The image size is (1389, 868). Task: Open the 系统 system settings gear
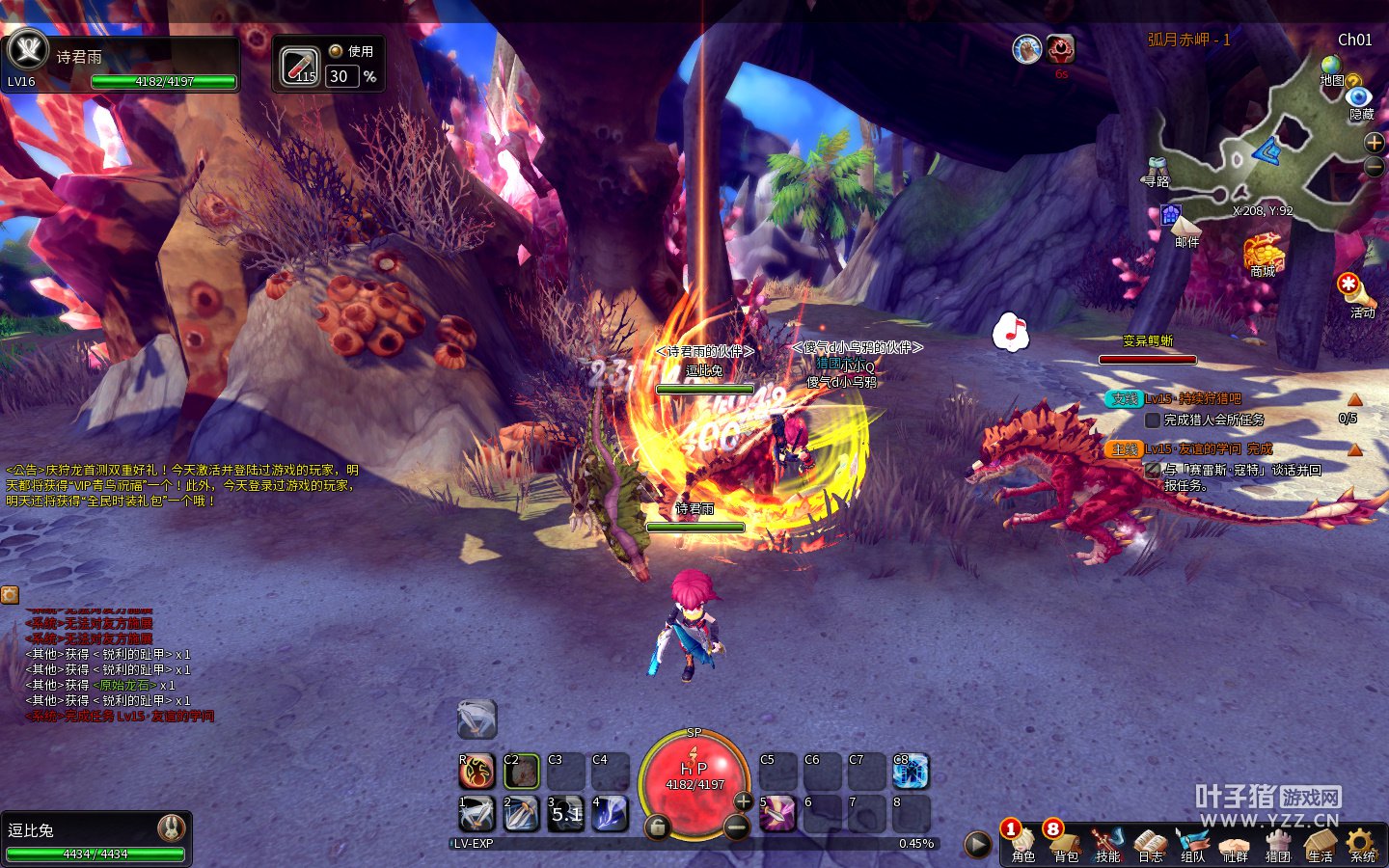[1362, 843]
